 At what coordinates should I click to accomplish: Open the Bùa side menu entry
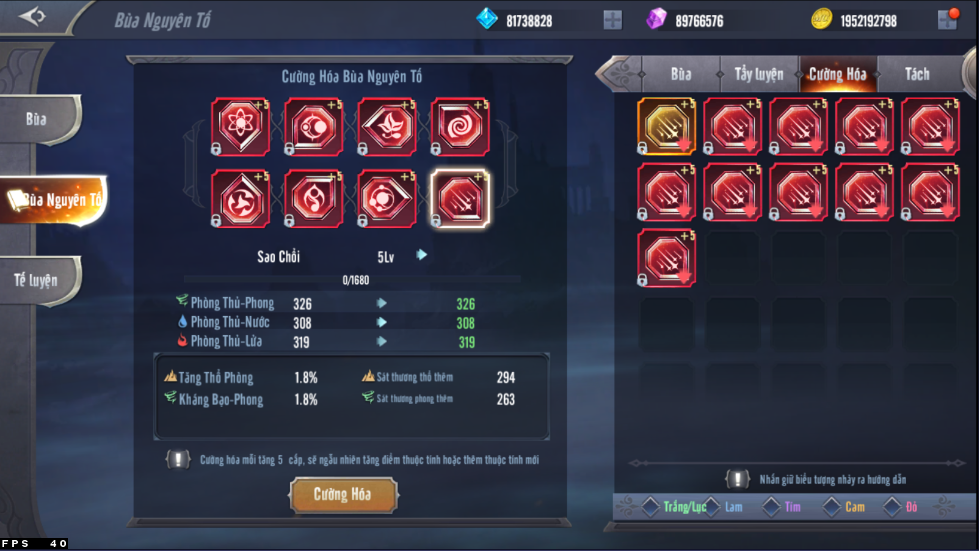pyautogui.click(x=38, y=120)
